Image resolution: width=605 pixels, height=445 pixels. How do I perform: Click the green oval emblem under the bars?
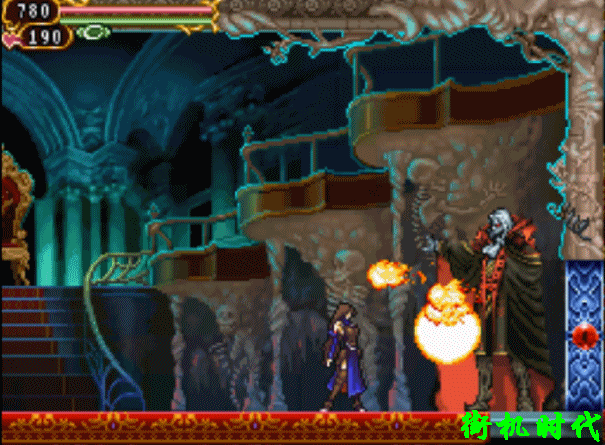[93, 32]
